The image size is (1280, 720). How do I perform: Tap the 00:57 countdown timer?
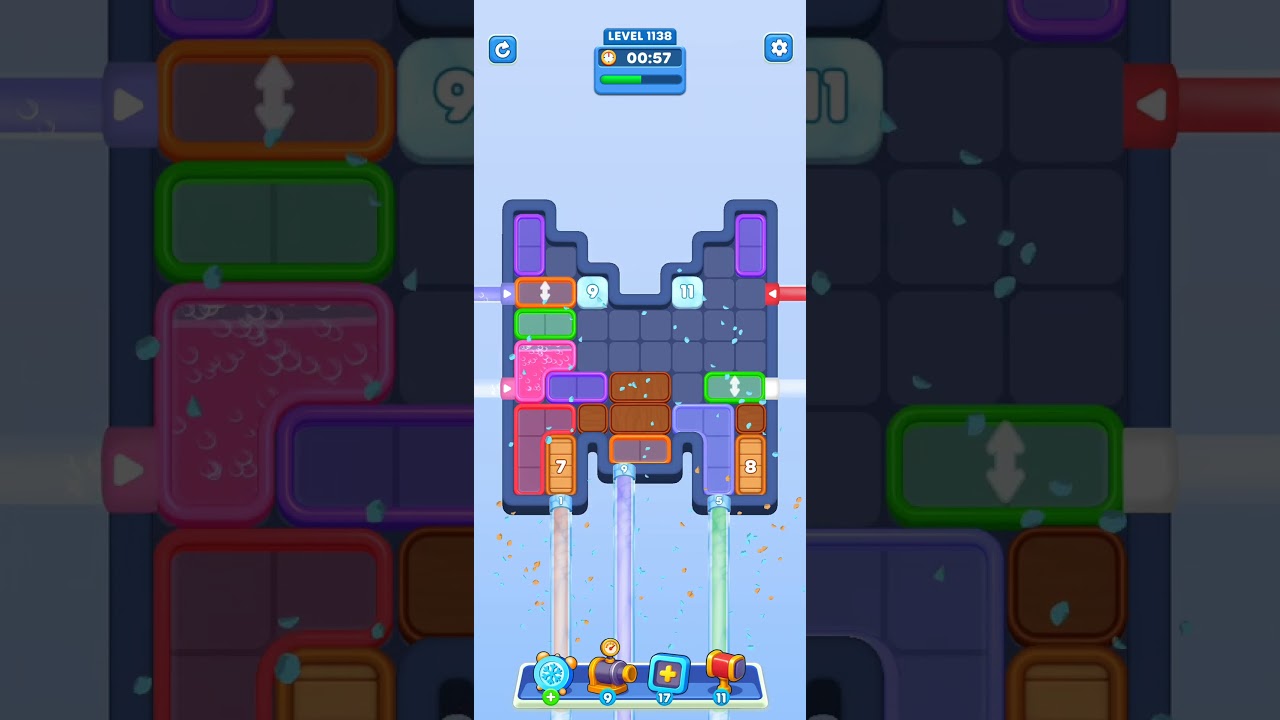(646, 58)
